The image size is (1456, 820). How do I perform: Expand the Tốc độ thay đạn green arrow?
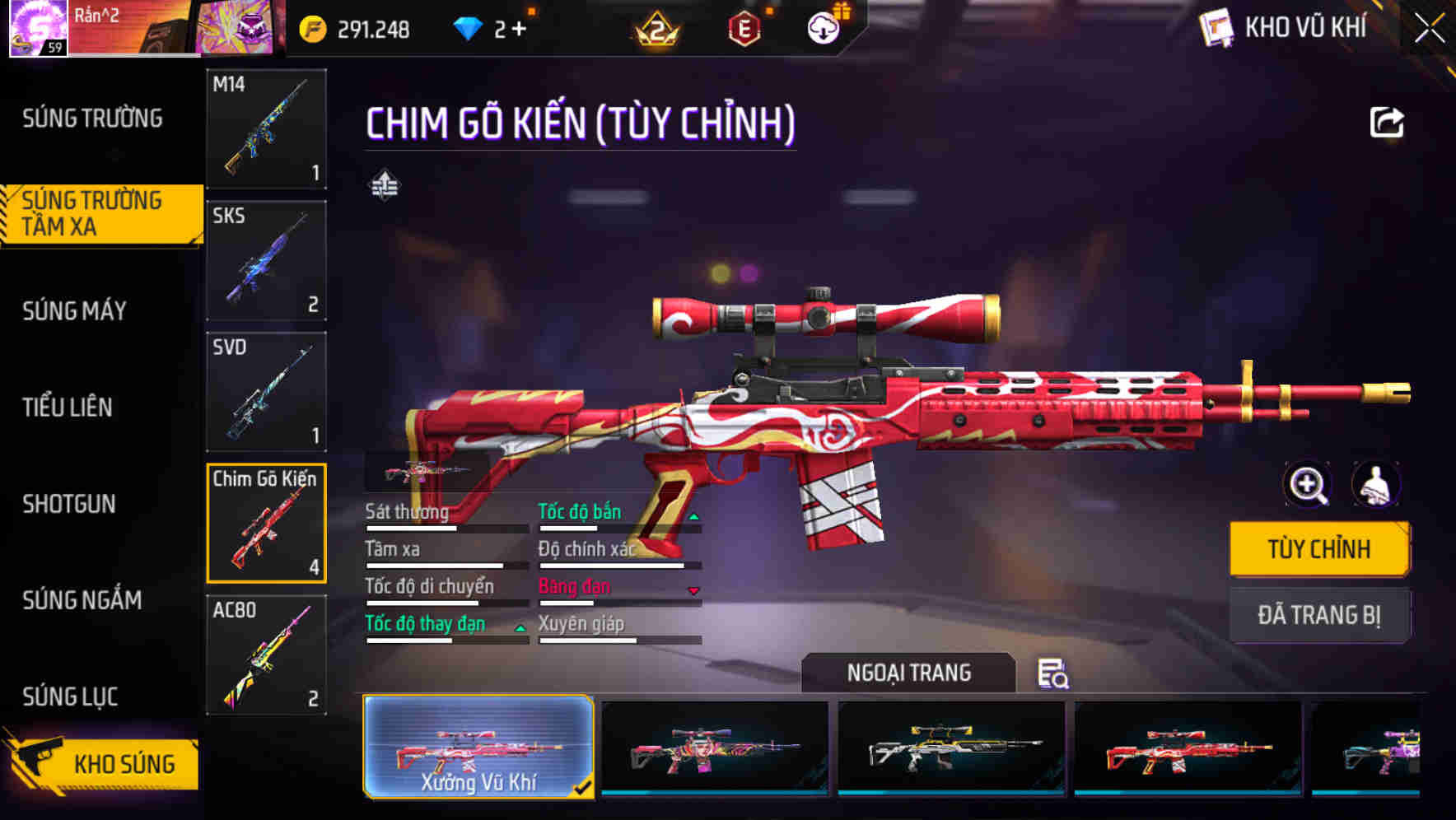click(x=520, y=630)
